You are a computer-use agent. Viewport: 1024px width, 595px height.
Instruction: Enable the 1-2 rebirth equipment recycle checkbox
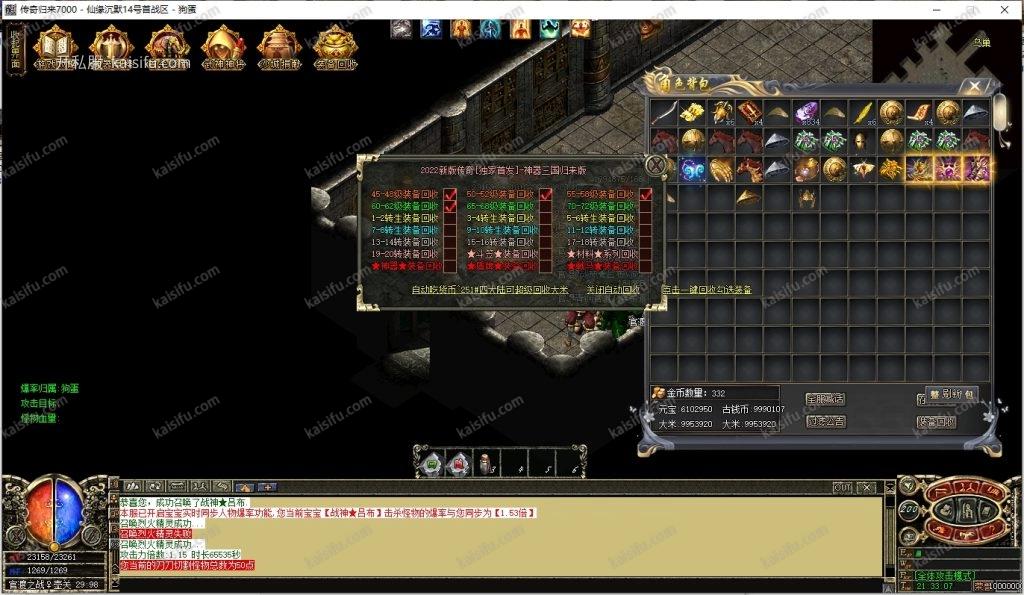point(450,218)
